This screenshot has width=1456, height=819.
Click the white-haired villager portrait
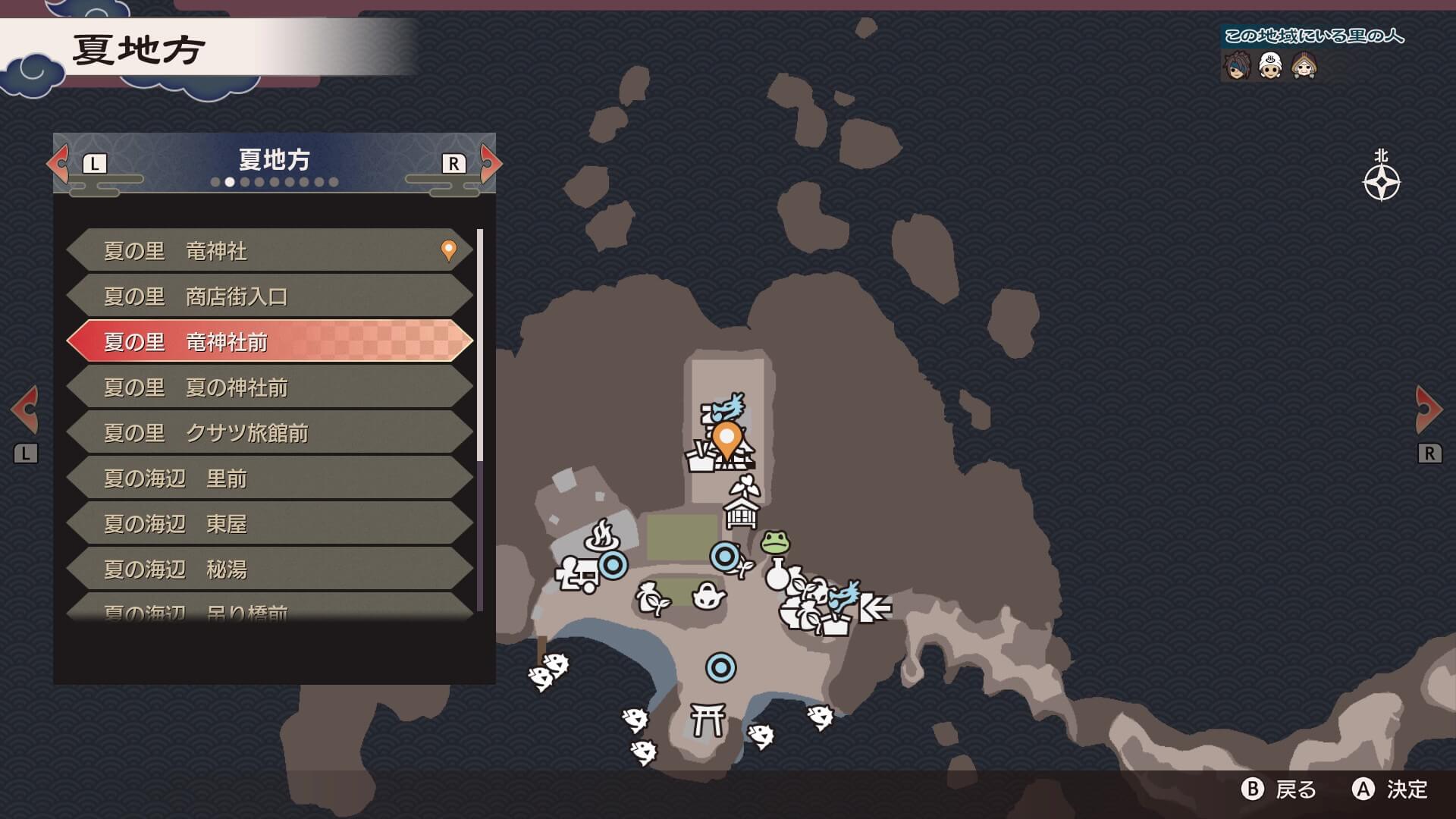point(1270,67)
